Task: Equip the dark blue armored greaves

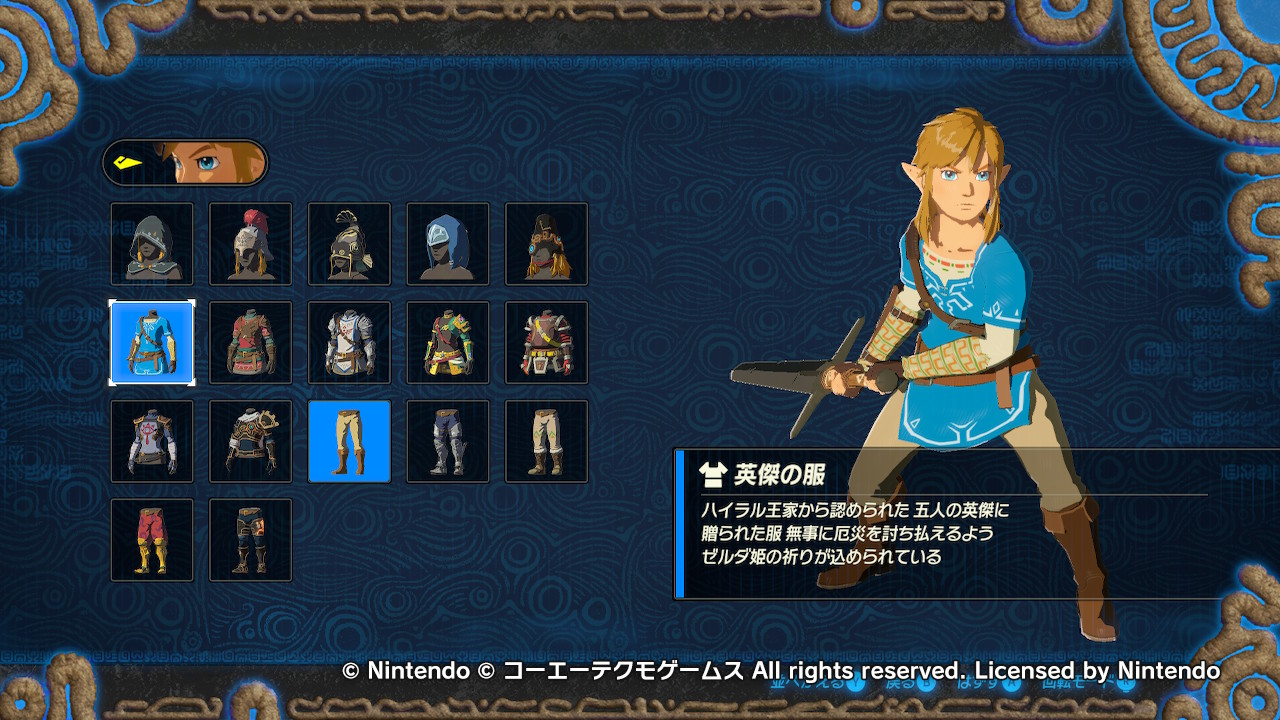Action: [448, 441]
